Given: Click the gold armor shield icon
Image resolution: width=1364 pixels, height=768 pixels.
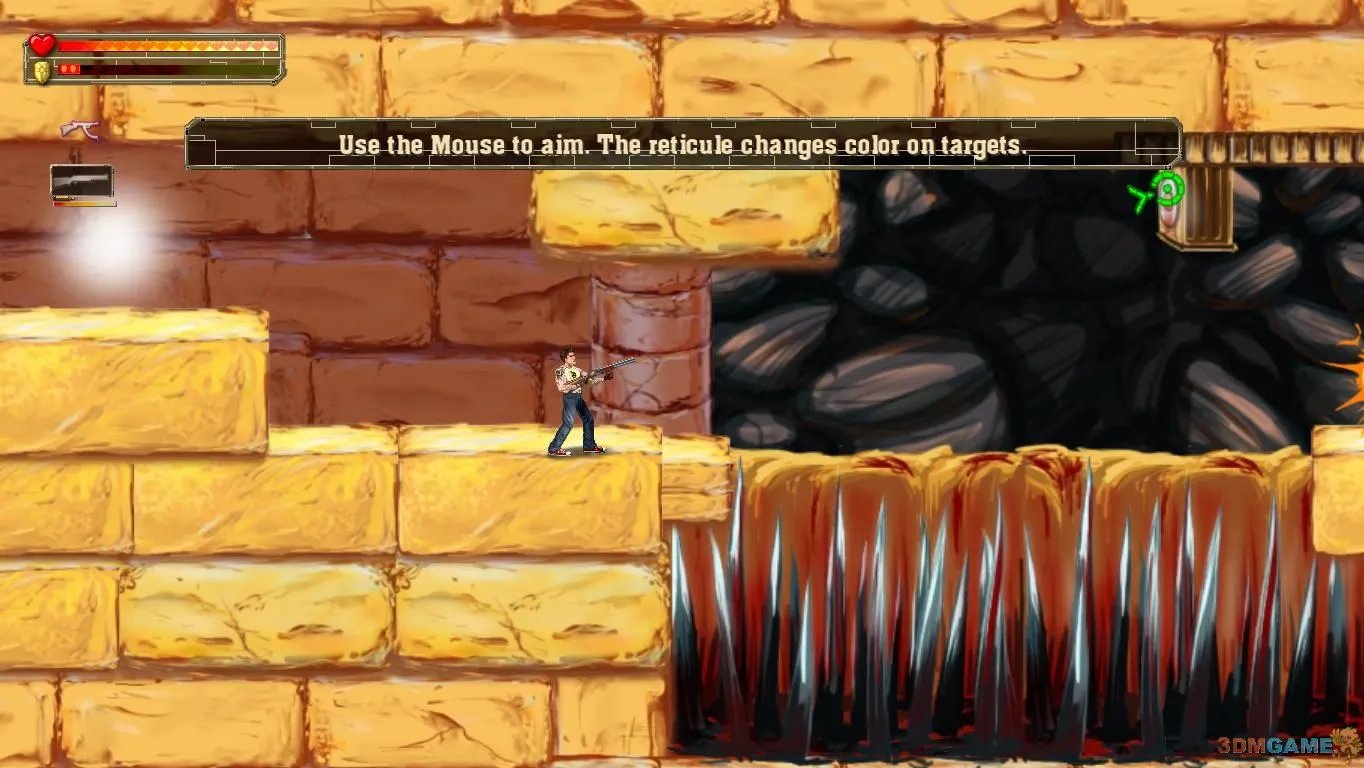Looking at the screenshot, I should (41, 71).
